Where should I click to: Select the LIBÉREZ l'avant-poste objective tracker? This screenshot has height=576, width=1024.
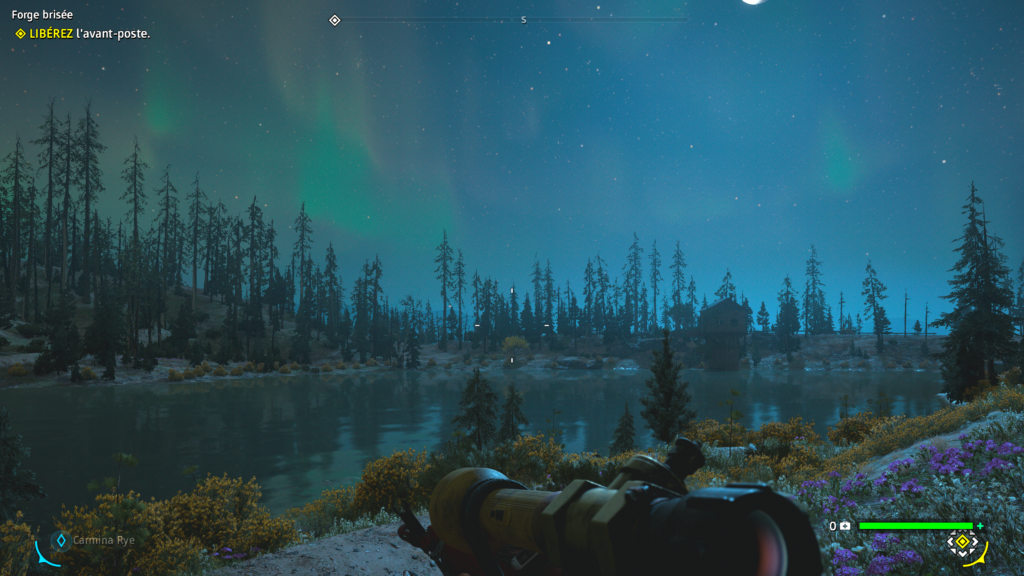pyautogui.click(x=82, y=34)
